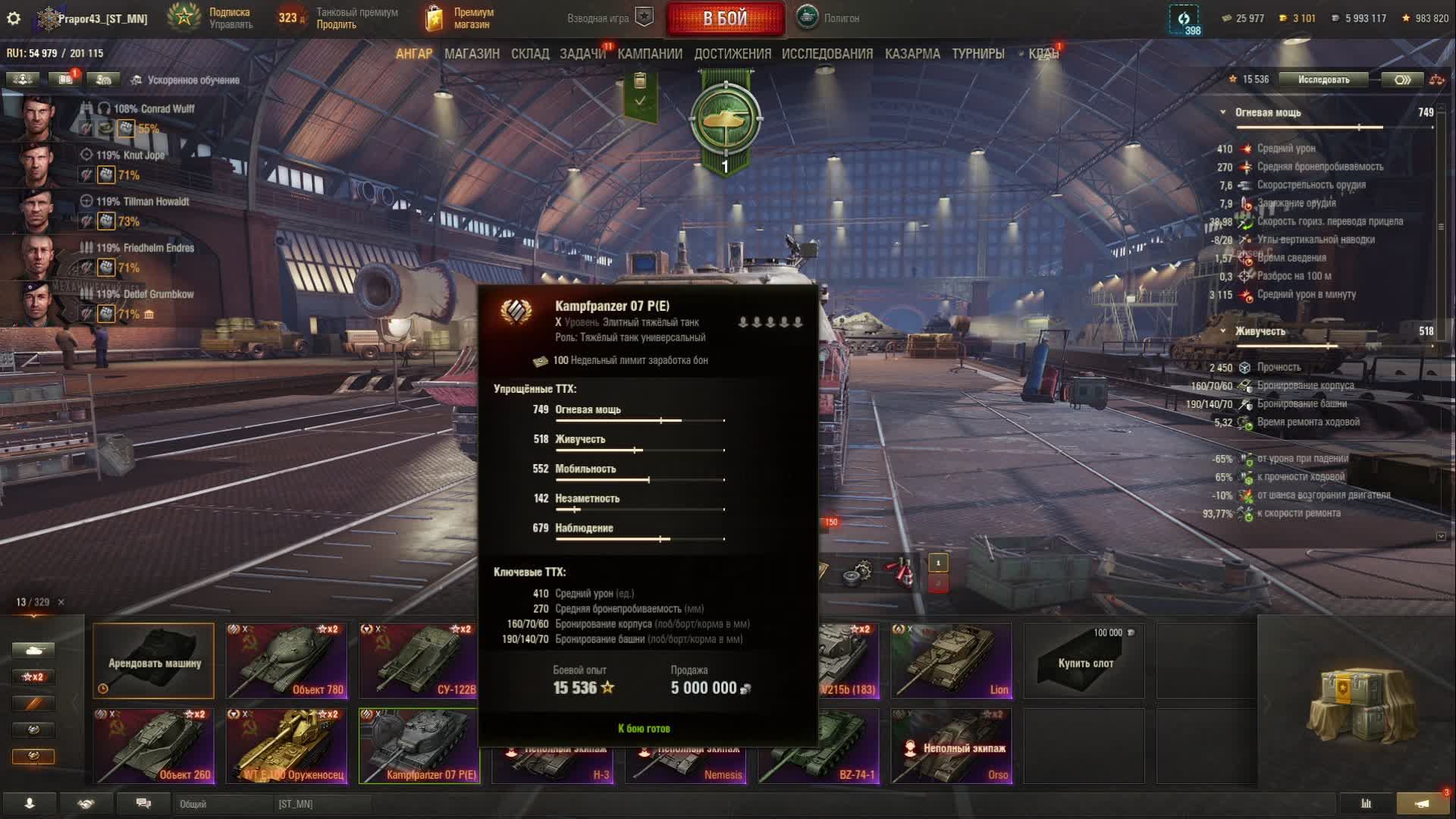Choose the Объект 260 tank

pyautogui.click(x=153, y=745)
